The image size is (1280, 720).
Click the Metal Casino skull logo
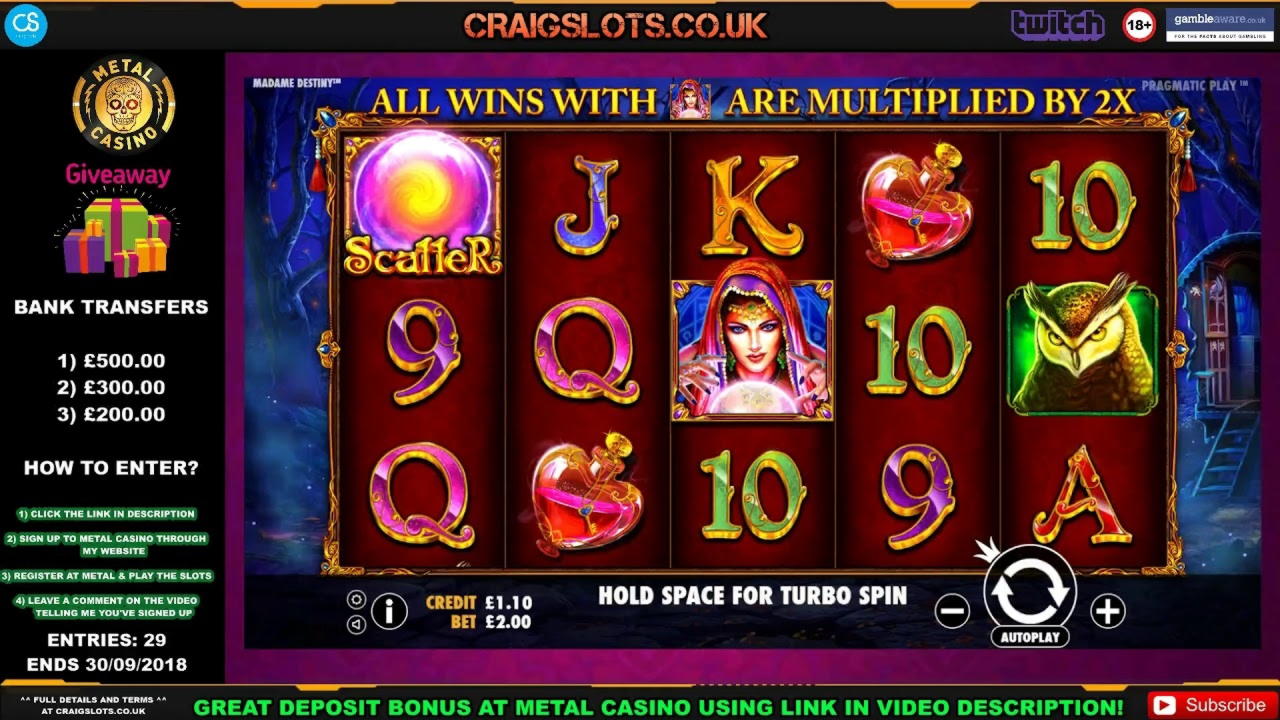pos(122,104)
